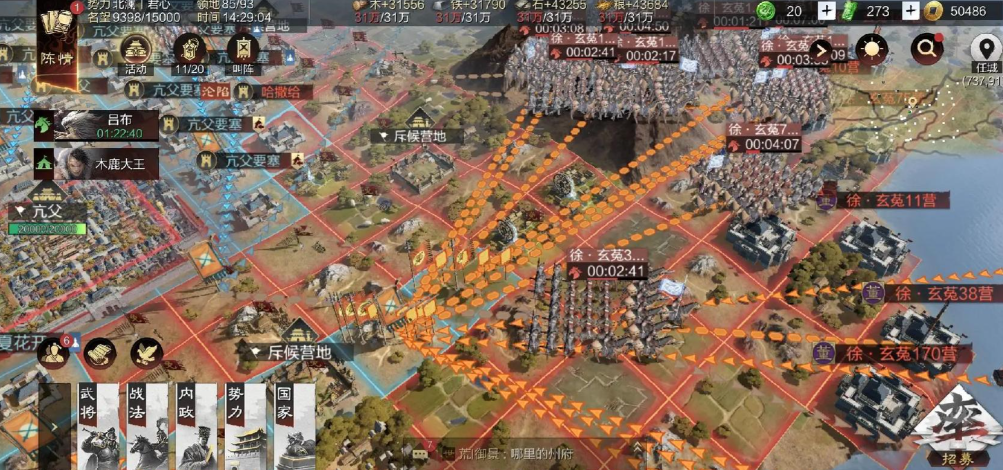The height and width of the screenshot is (470, 1003).
Task: Open the 活动 events menu
Action: pyautogui.click(x=136, y=51)
